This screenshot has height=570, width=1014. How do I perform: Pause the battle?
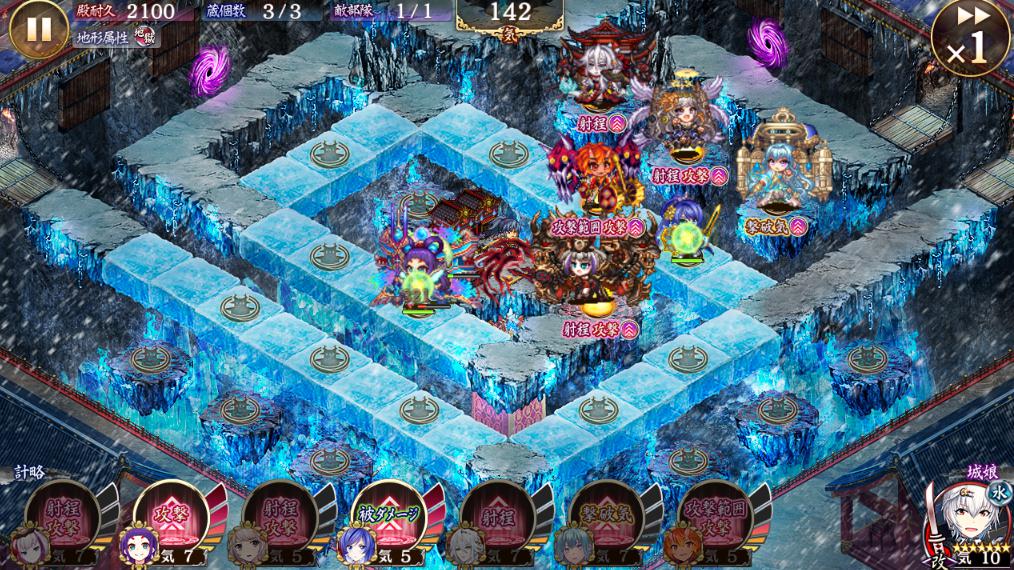[x=37, y=28]
